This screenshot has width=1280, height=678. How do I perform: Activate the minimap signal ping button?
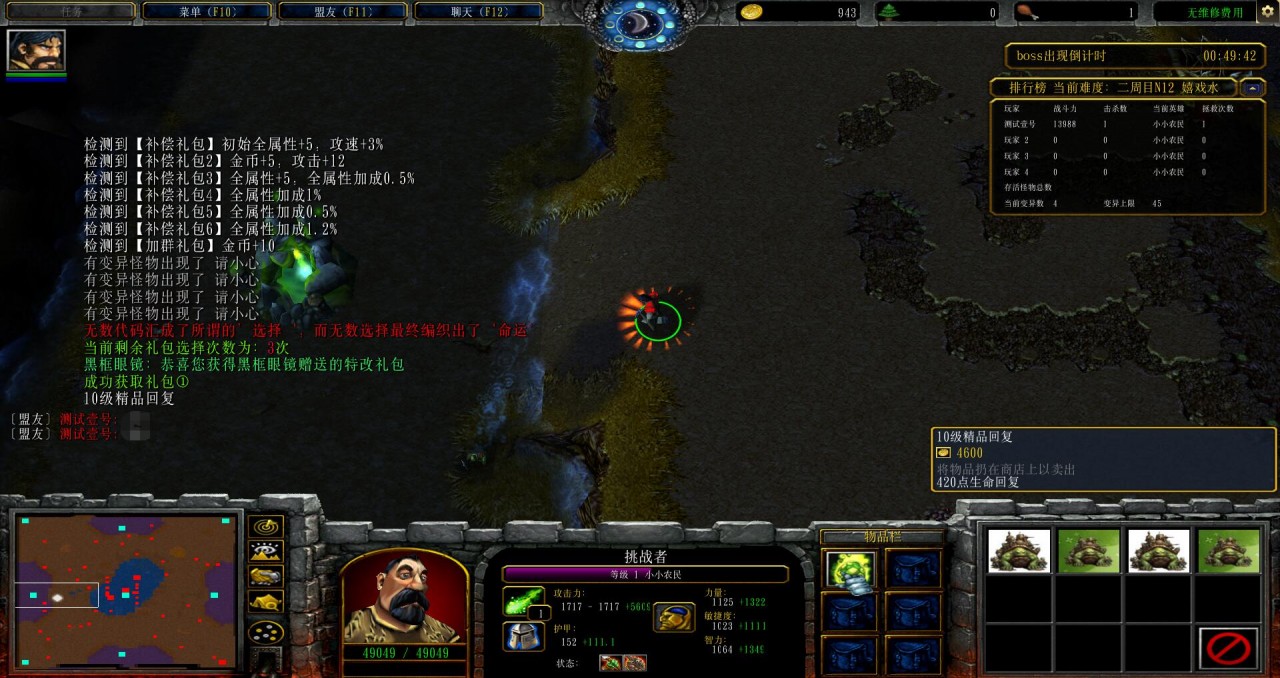[x=265, y=526]
